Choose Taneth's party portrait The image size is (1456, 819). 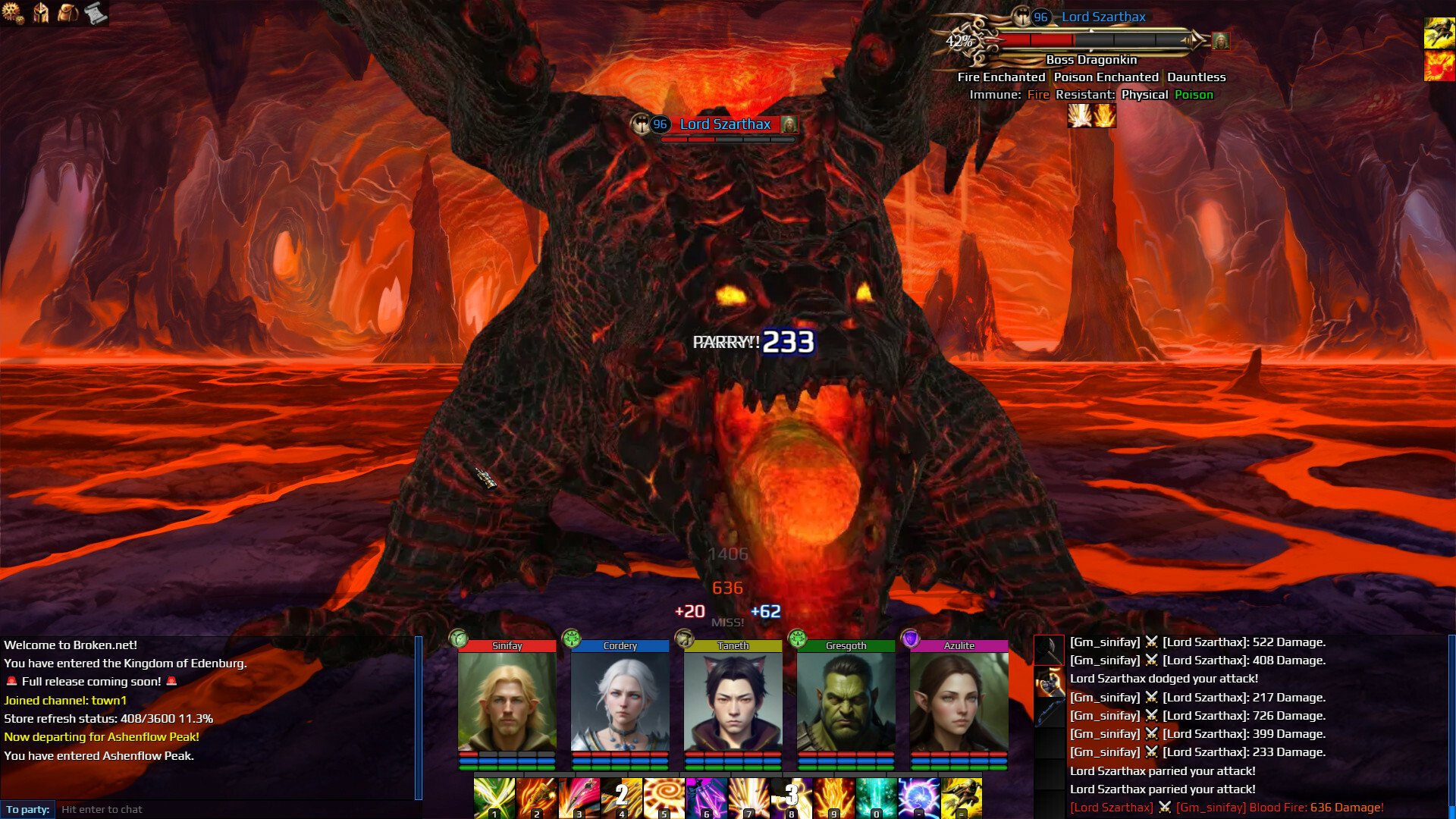point(733,701)
